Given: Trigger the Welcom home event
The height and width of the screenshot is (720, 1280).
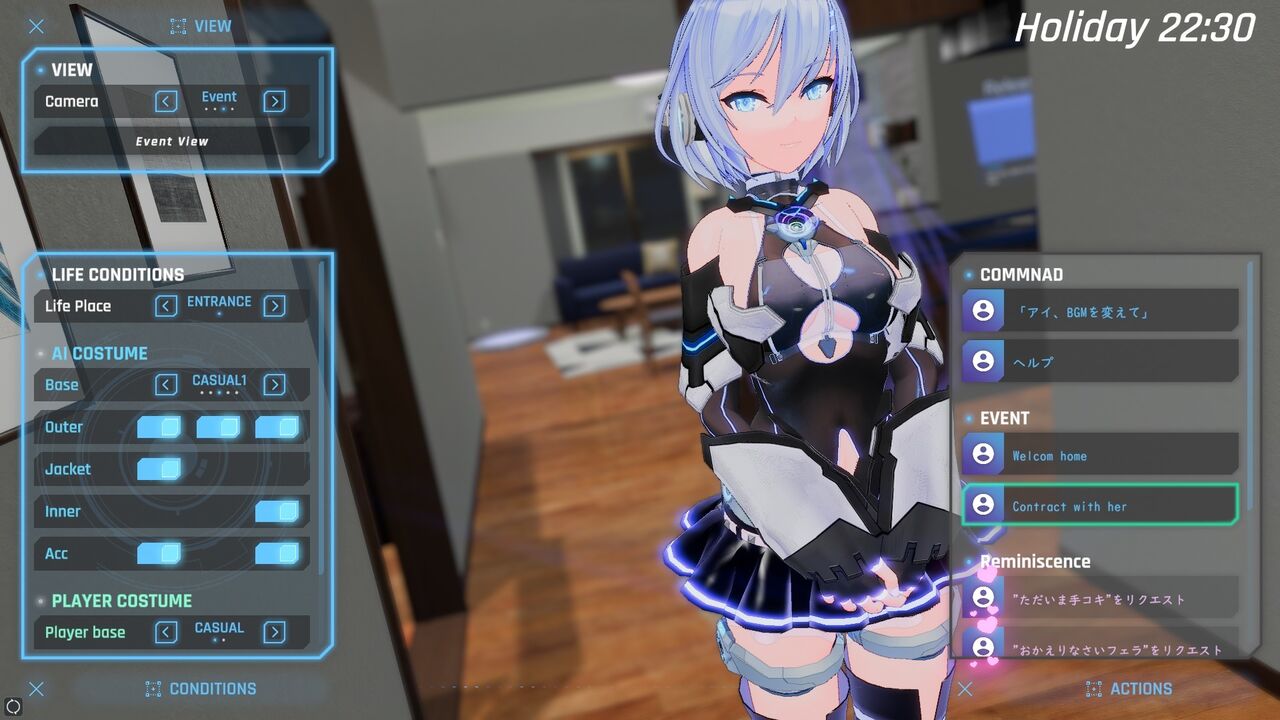Looking at the screenshot, I should click(1100, 453).
